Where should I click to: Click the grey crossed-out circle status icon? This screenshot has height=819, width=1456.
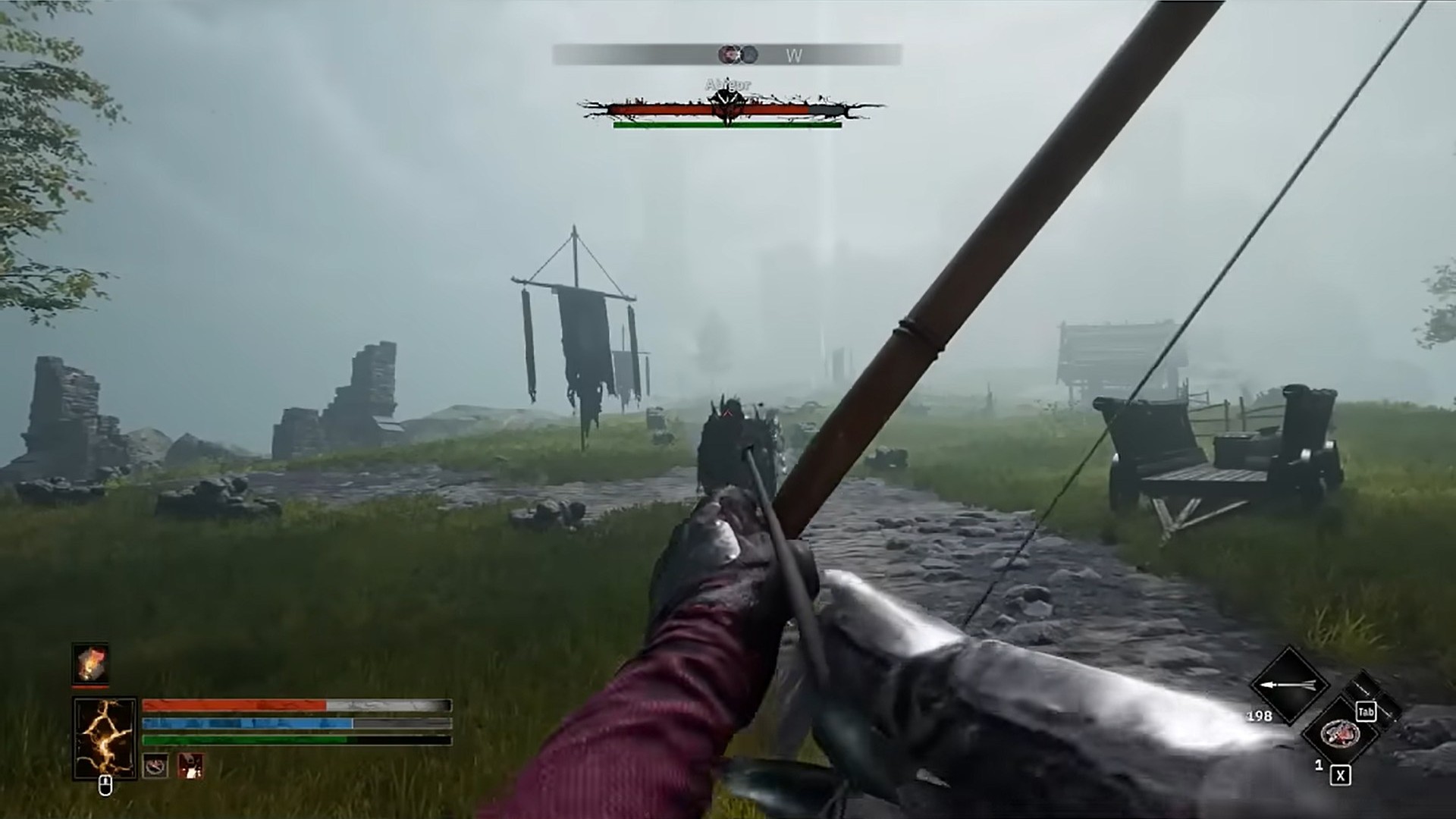(x=156, y=767)
